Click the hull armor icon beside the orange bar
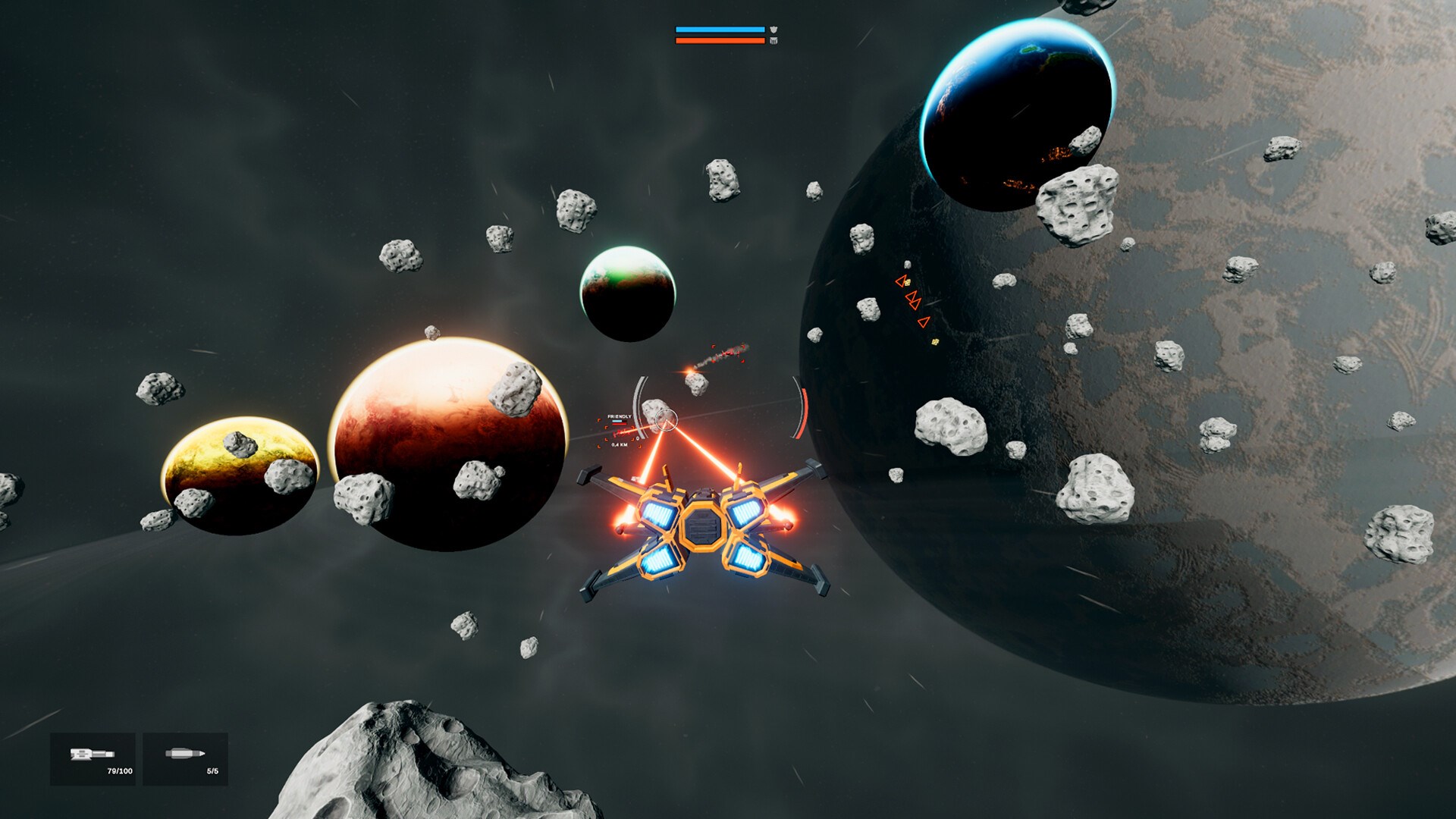Image resolution: width=1456 pixels, height=819 pixels. 772,41
